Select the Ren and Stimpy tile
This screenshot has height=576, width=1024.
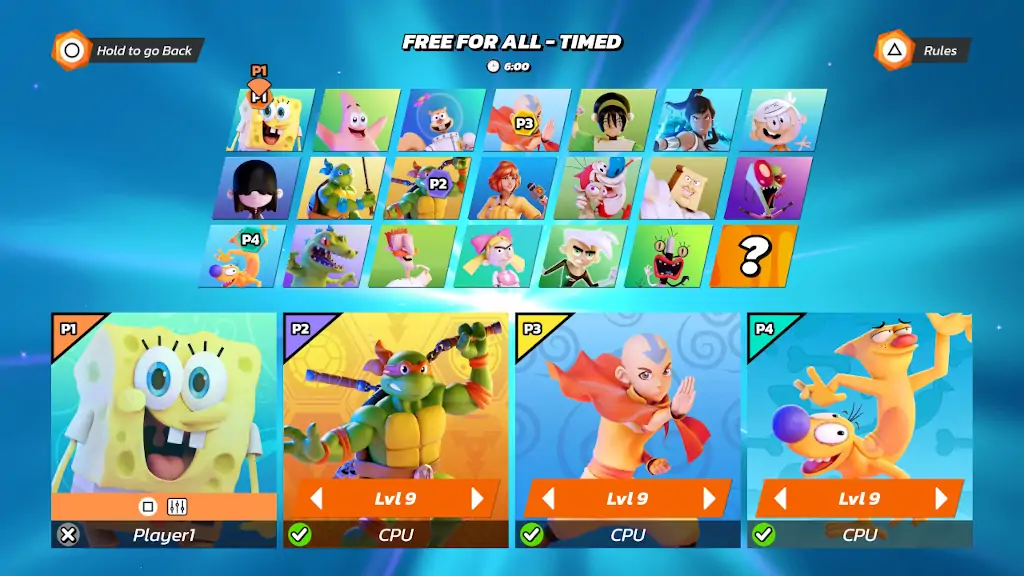[597, 188]
